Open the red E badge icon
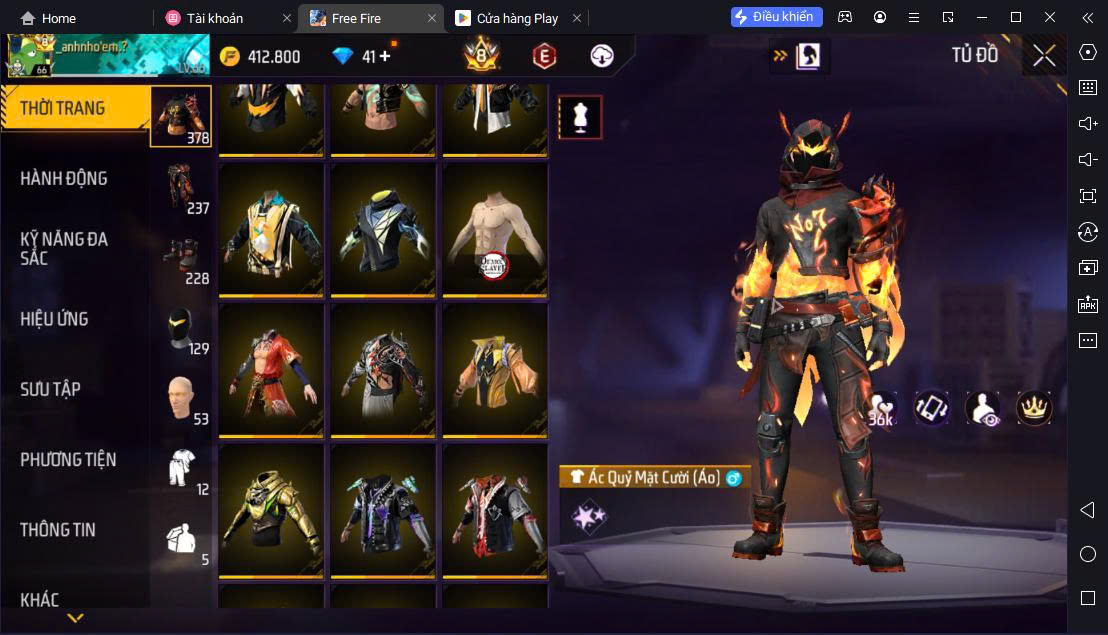Image resolution: width=1108 pixels, height=635 pixels. coord(545,56)
